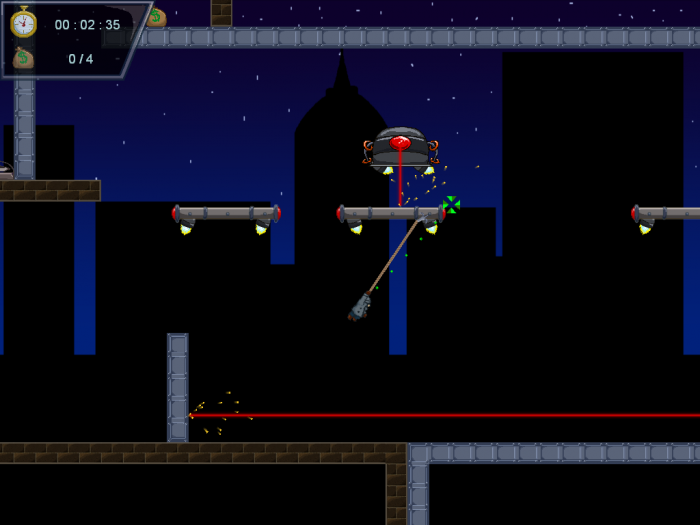Viewport: 700px width, 525px height.
Task: Click the gold stopwatch timer icon
Action: click(23, 22)
